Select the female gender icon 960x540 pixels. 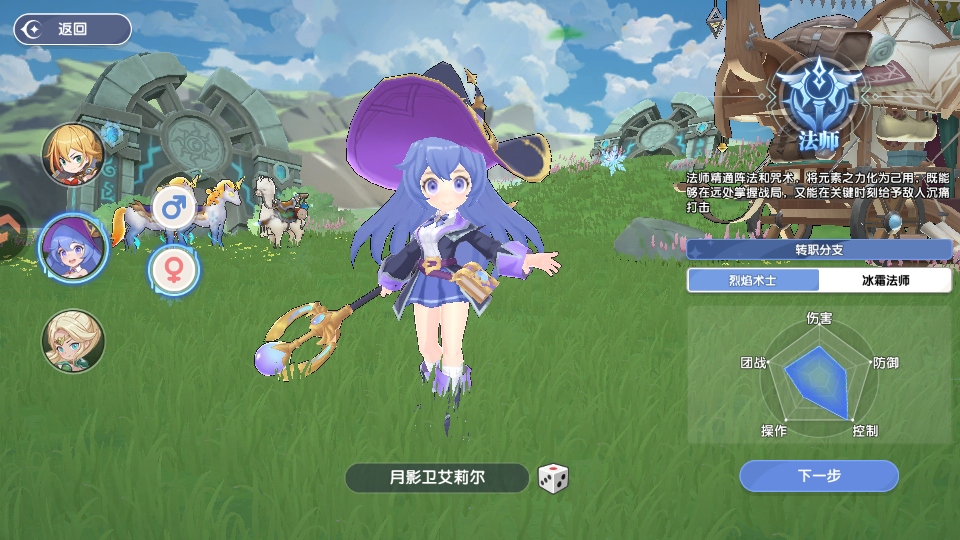tap(174, 268)
